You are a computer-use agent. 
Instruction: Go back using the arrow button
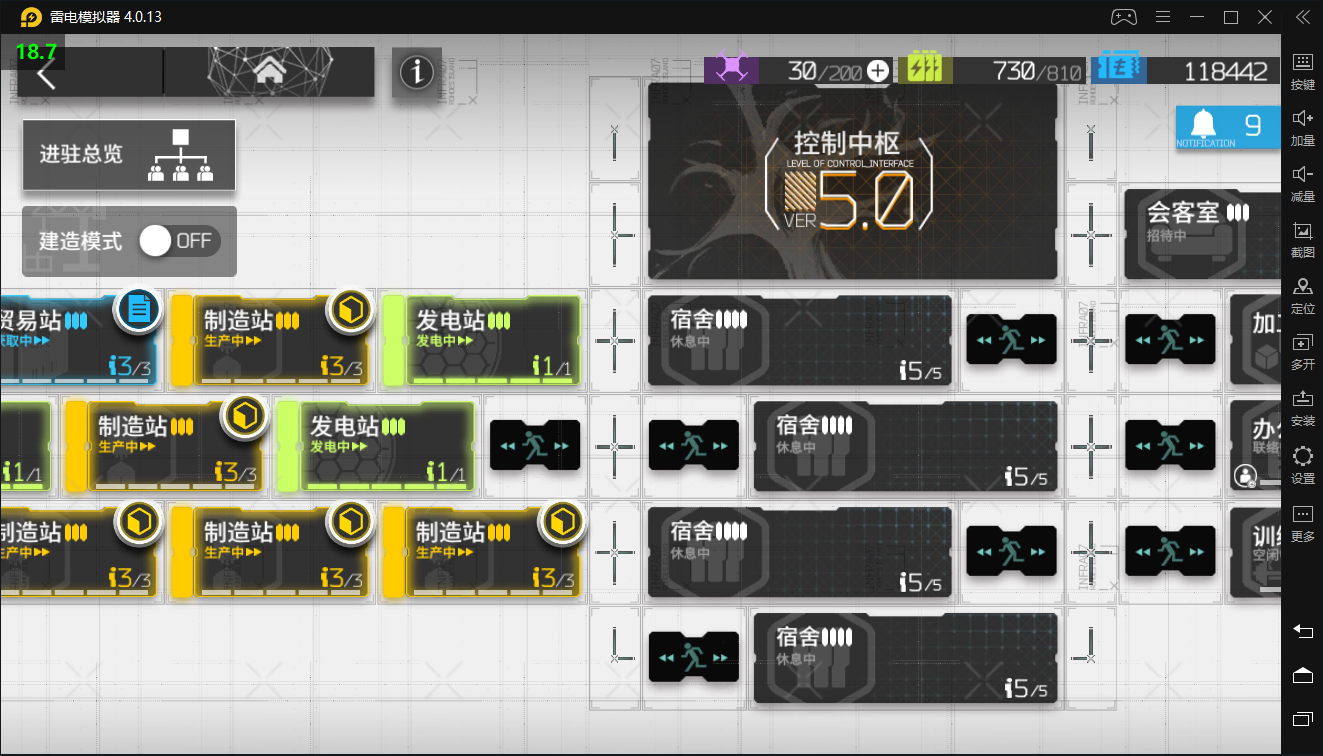click(46, 73)
